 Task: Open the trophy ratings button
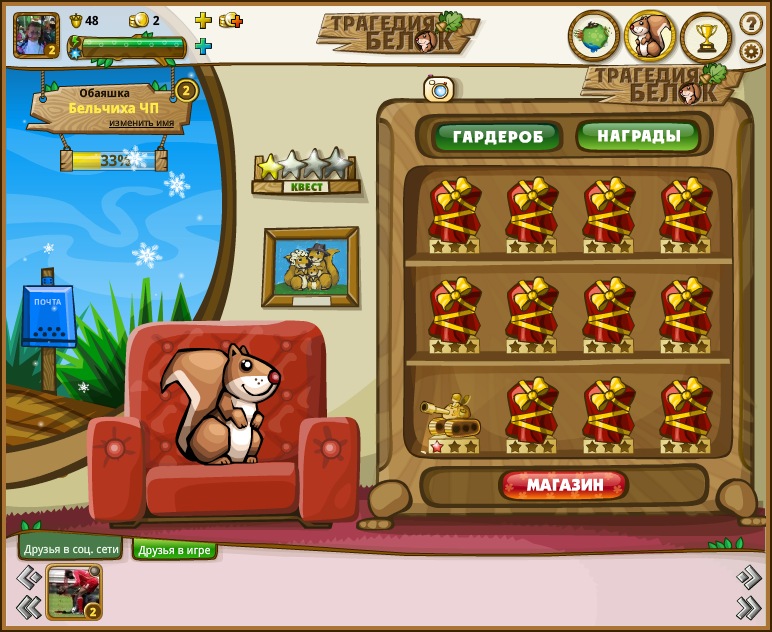(x=706, y=37)
